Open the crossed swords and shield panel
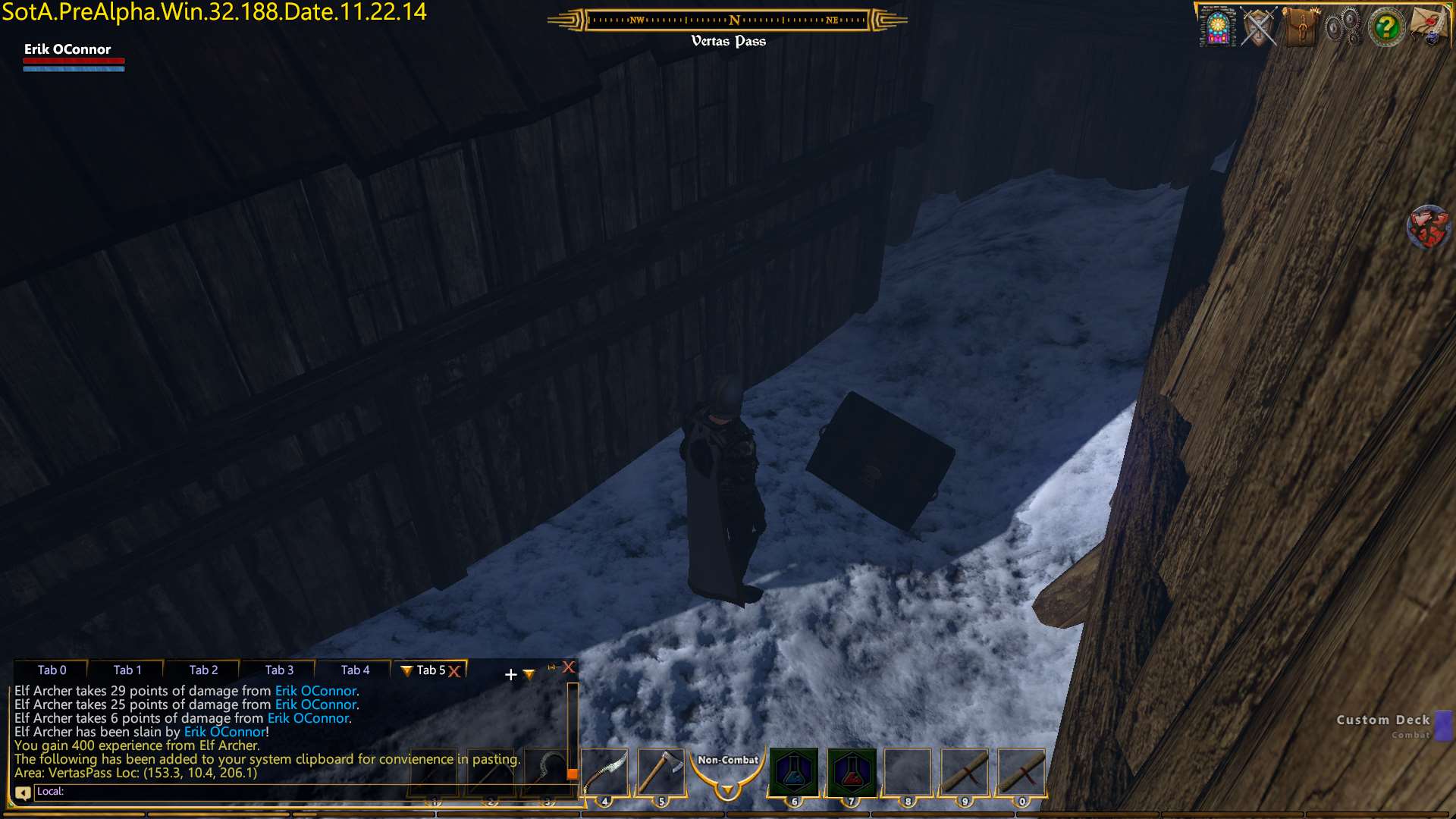The image size is (1456, 819). pos(1259,27)
